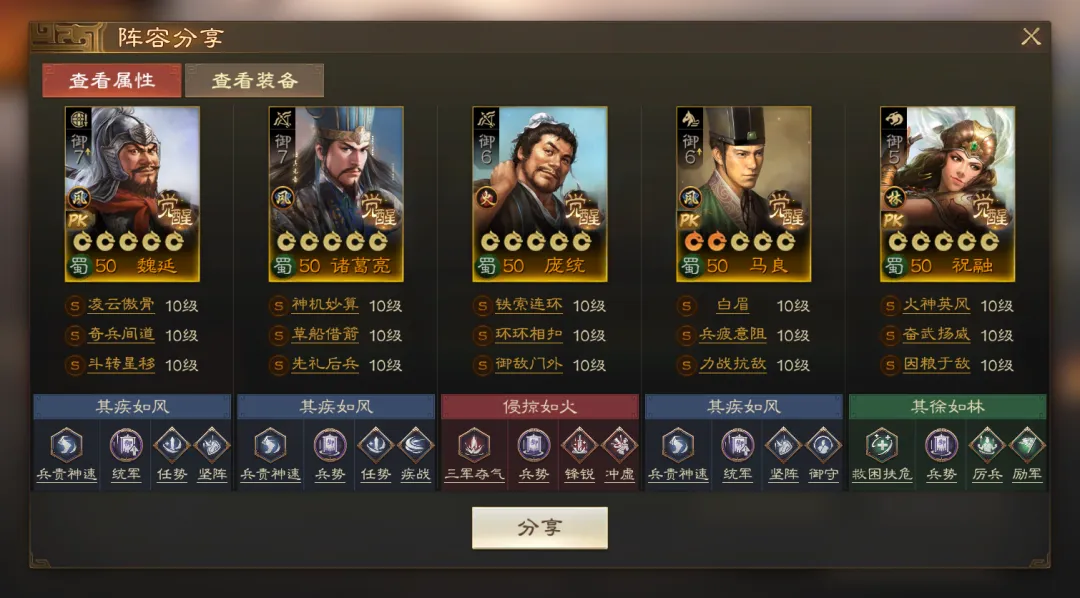
Task: Switch to the 查看装备 tab
Action: click(254, 81)
